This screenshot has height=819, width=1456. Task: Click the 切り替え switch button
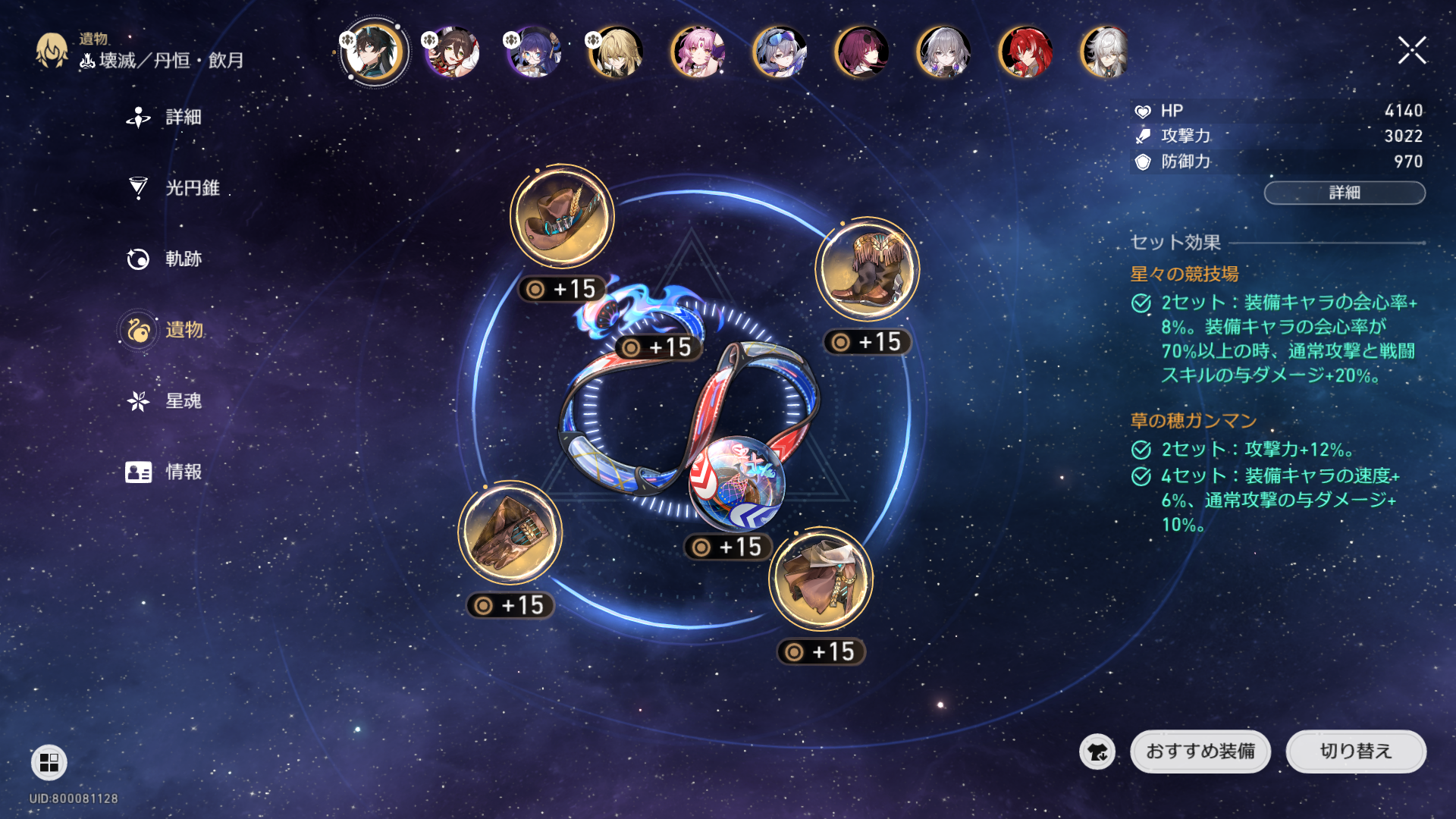tap(1355, 752)
